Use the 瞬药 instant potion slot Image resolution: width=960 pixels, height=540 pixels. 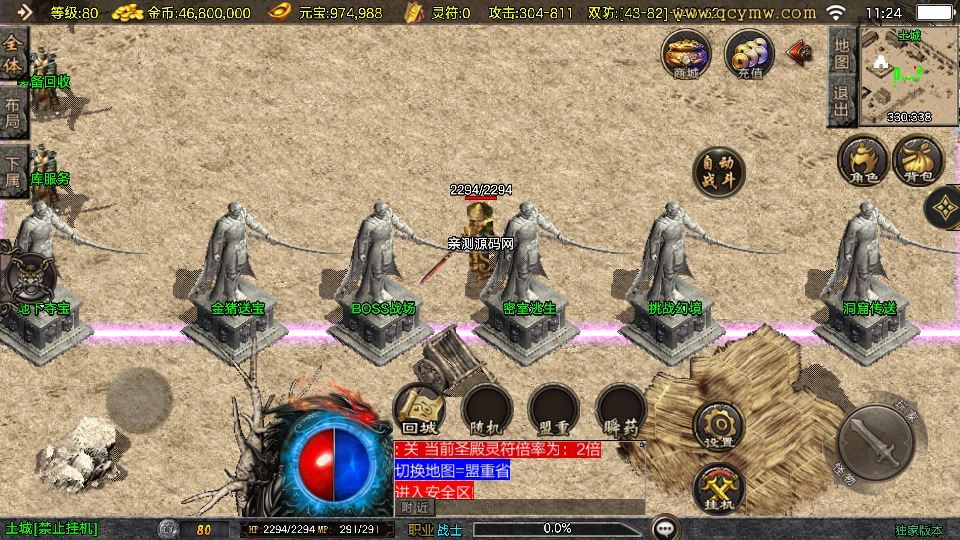coord(621,409)
